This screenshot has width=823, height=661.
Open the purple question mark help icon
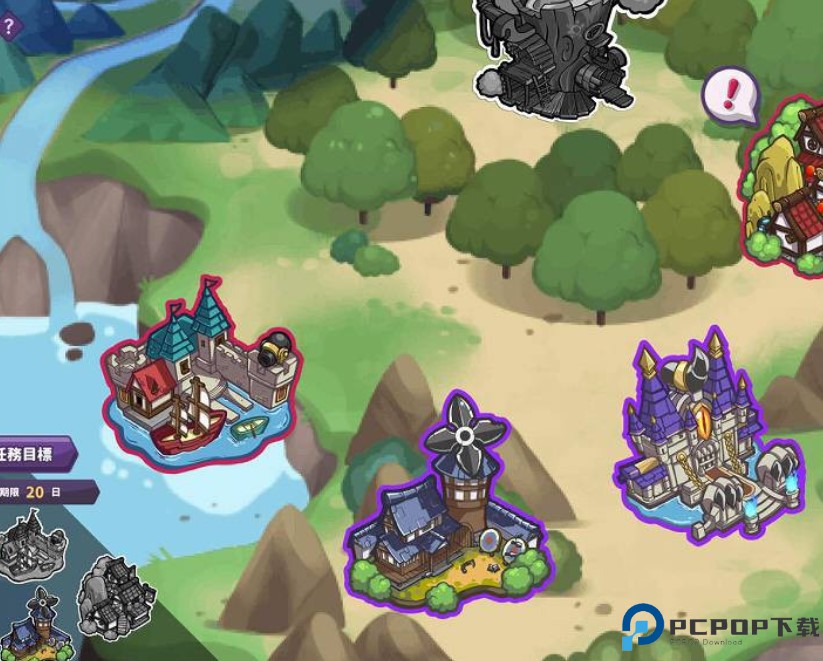pyautogui.click(x=8, y=26)
